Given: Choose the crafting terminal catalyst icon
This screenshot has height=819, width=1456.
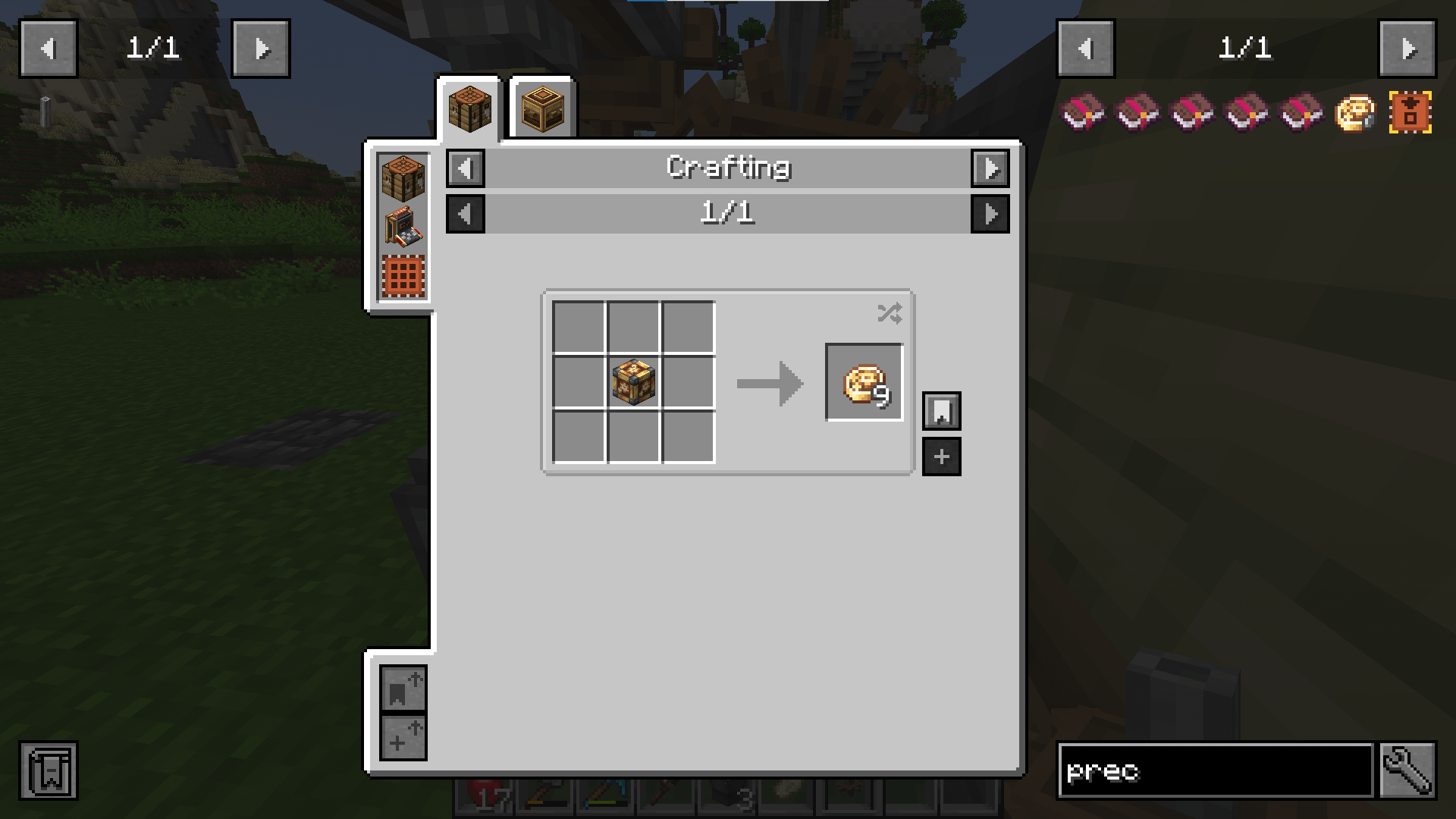Looking at the screenshot, I should click(x=403, y=227).
